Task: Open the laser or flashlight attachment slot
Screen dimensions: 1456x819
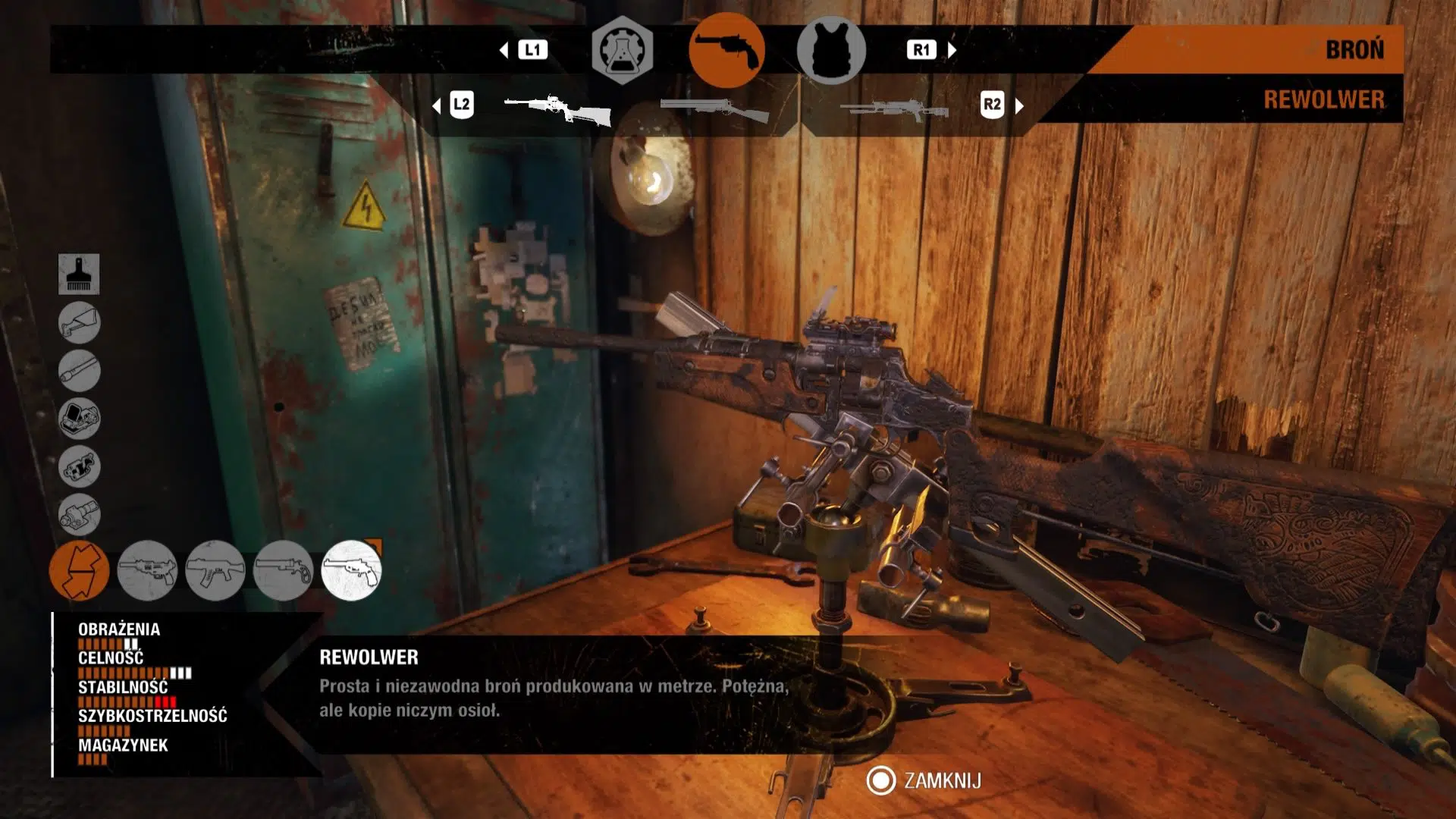Action: [79, 514]
